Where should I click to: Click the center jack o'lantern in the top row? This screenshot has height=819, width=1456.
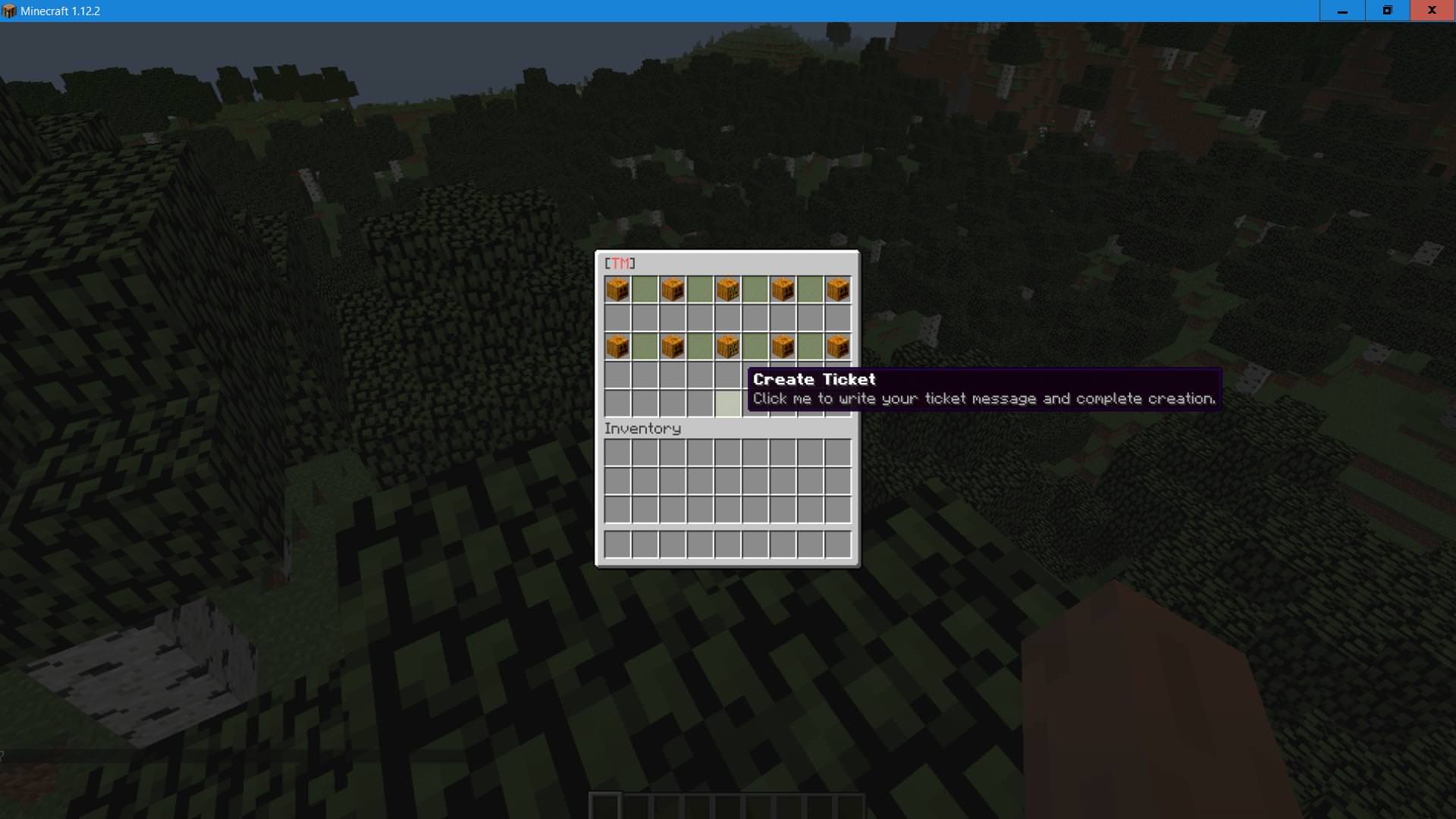tap(728, 289)
